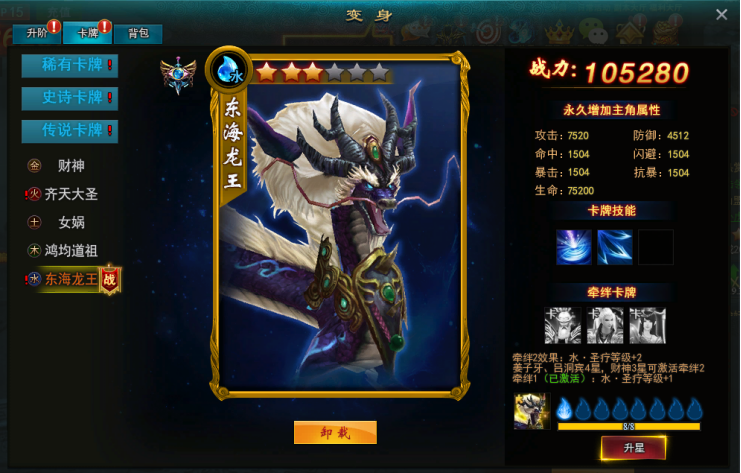
Task: View the second blue slash card skill
Action: point(614,247)
